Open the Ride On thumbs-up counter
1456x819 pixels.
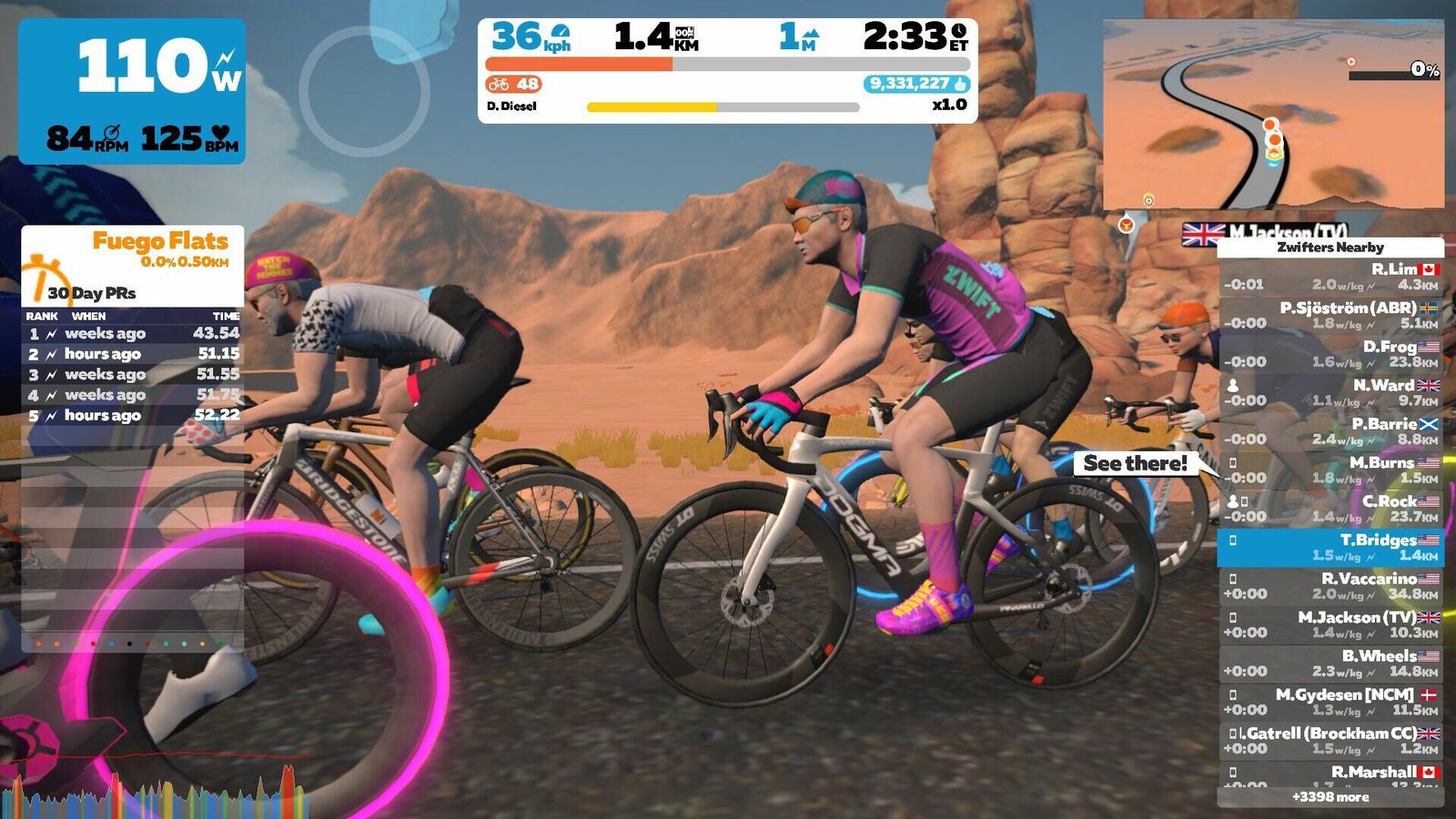[x=916, y=84]
